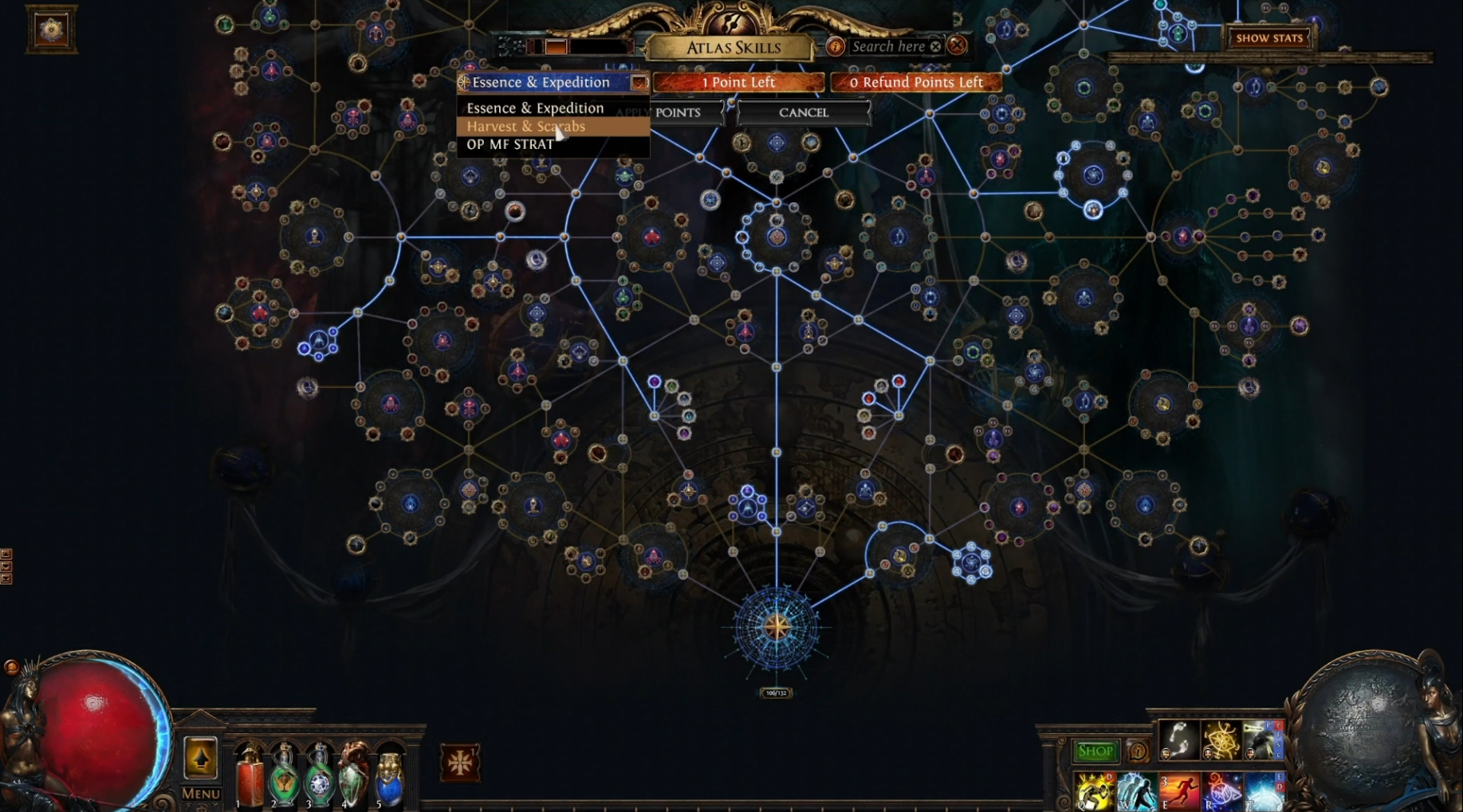
Task: Open the framed emblem icon top-left
Action: click(52, 30)
